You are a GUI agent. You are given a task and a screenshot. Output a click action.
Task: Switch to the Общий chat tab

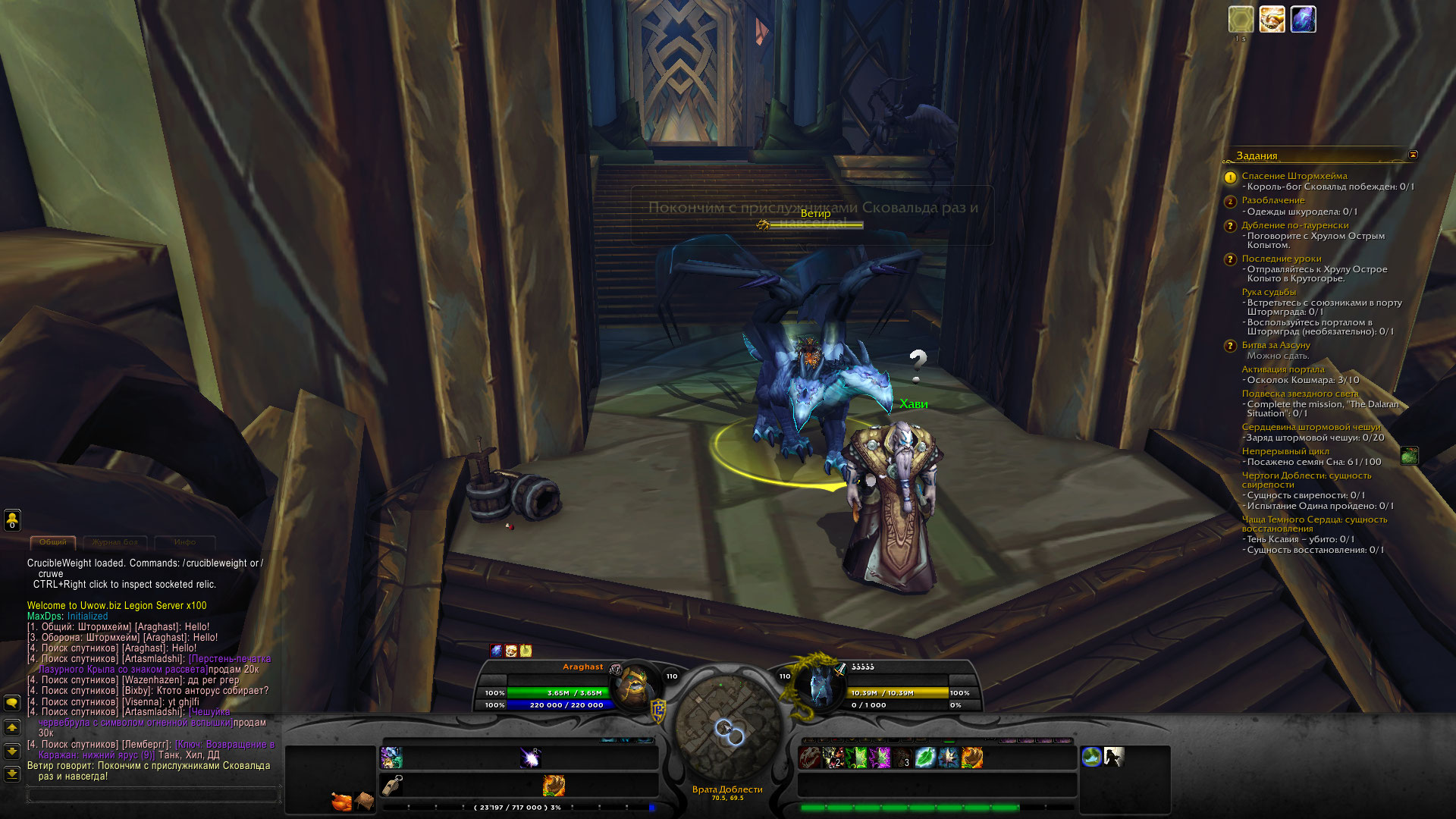pyautogui.click(x=53, y=542)
